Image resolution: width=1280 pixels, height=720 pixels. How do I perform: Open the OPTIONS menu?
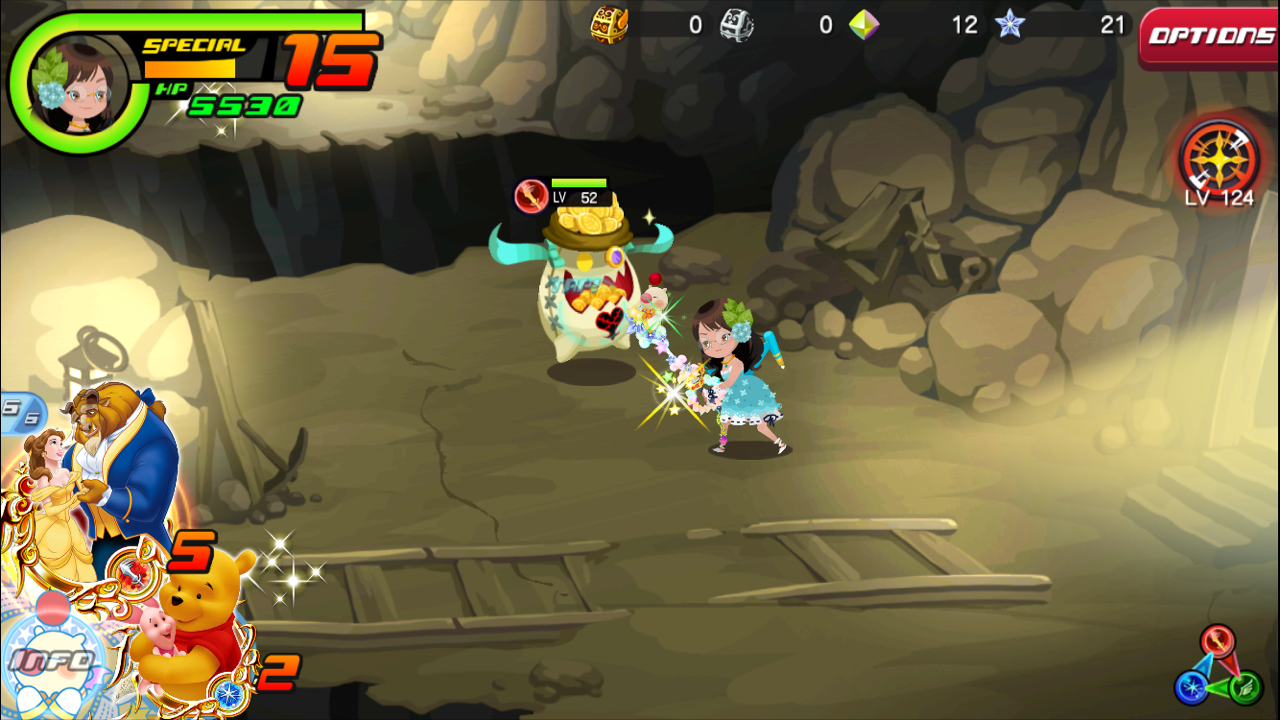(x=1210, y=37)
